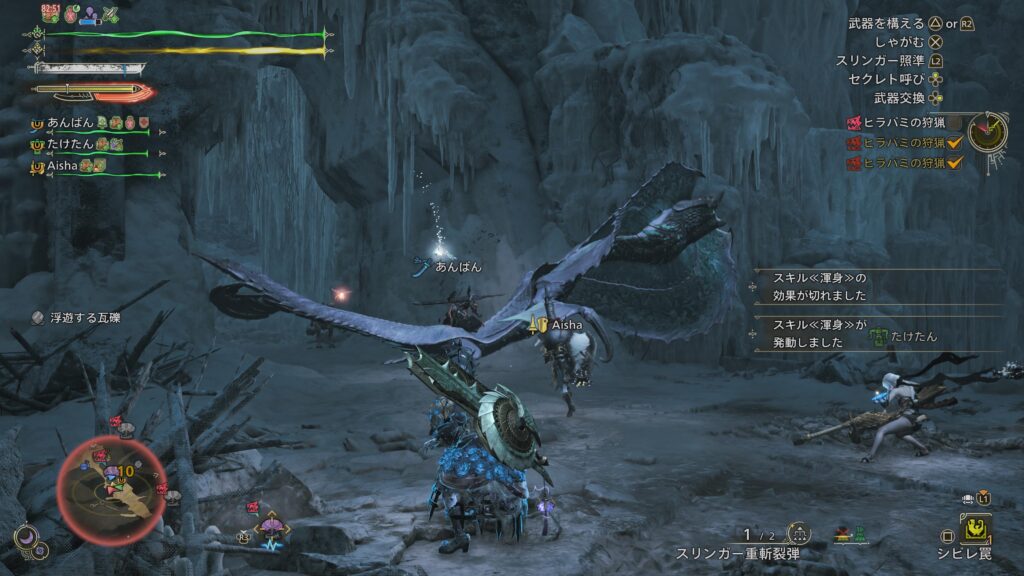
Task: Click the 浮遊する瓦礫 slinger target label
Action: point(84,318)
